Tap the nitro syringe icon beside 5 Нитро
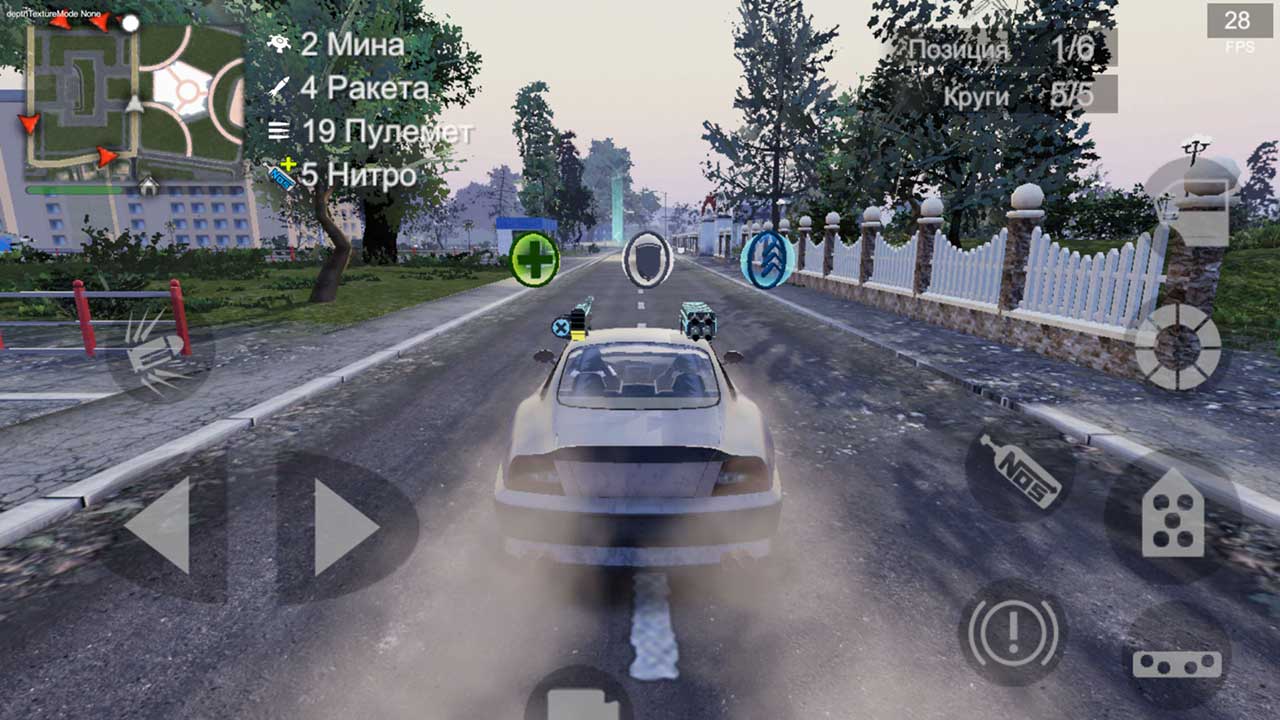The width and height of the screenshot is (1280, 720). tap(278, 172)
